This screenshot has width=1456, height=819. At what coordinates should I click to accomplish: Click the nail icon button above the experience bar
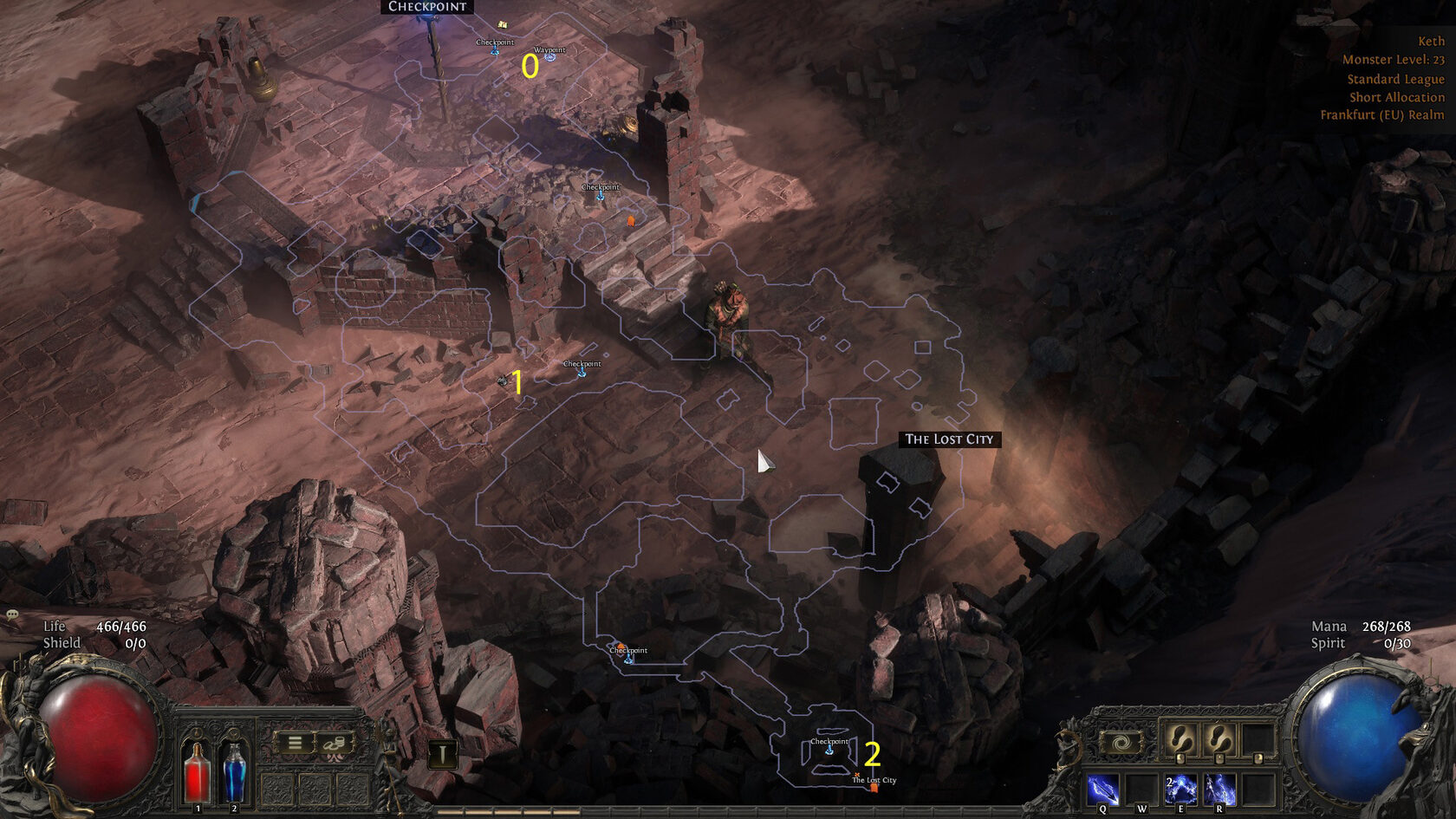pyautogui.click(x=442, y=754)
